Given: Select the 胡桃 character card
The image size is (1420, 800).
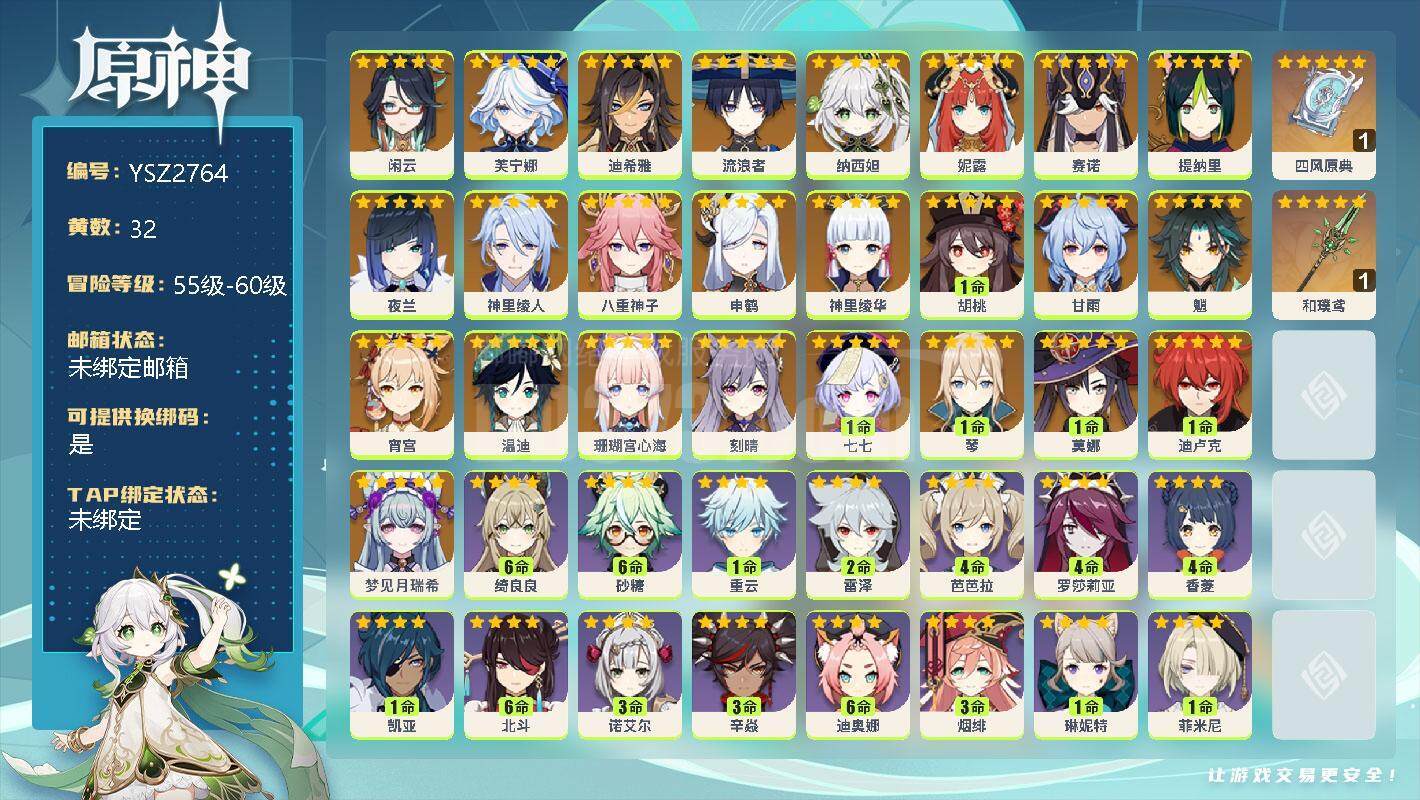Looking at the screenshot, I should tap(971, 254).
